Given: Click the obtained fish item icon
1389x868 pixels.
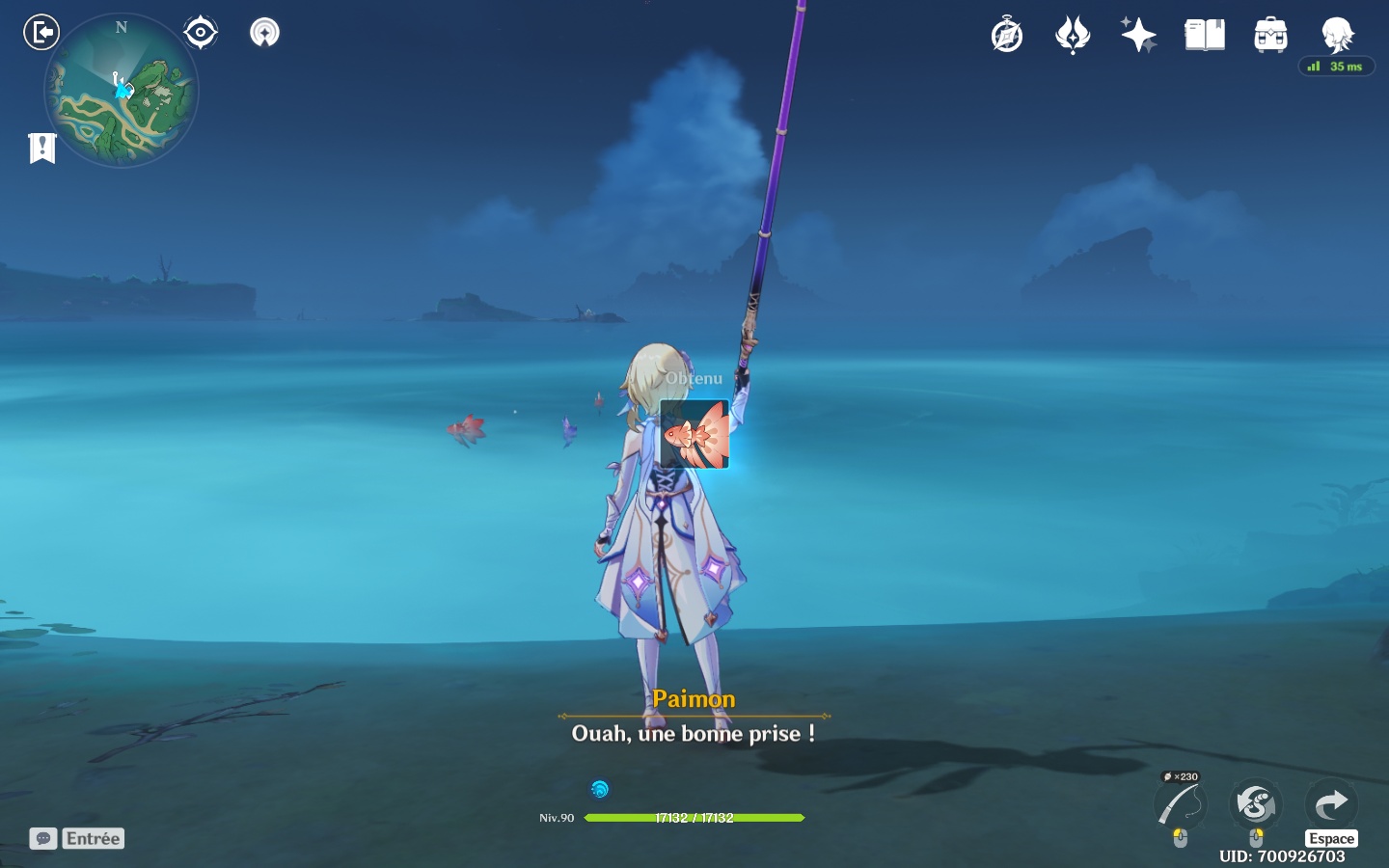Looking at the screenshot, I should tap(694, 435).
